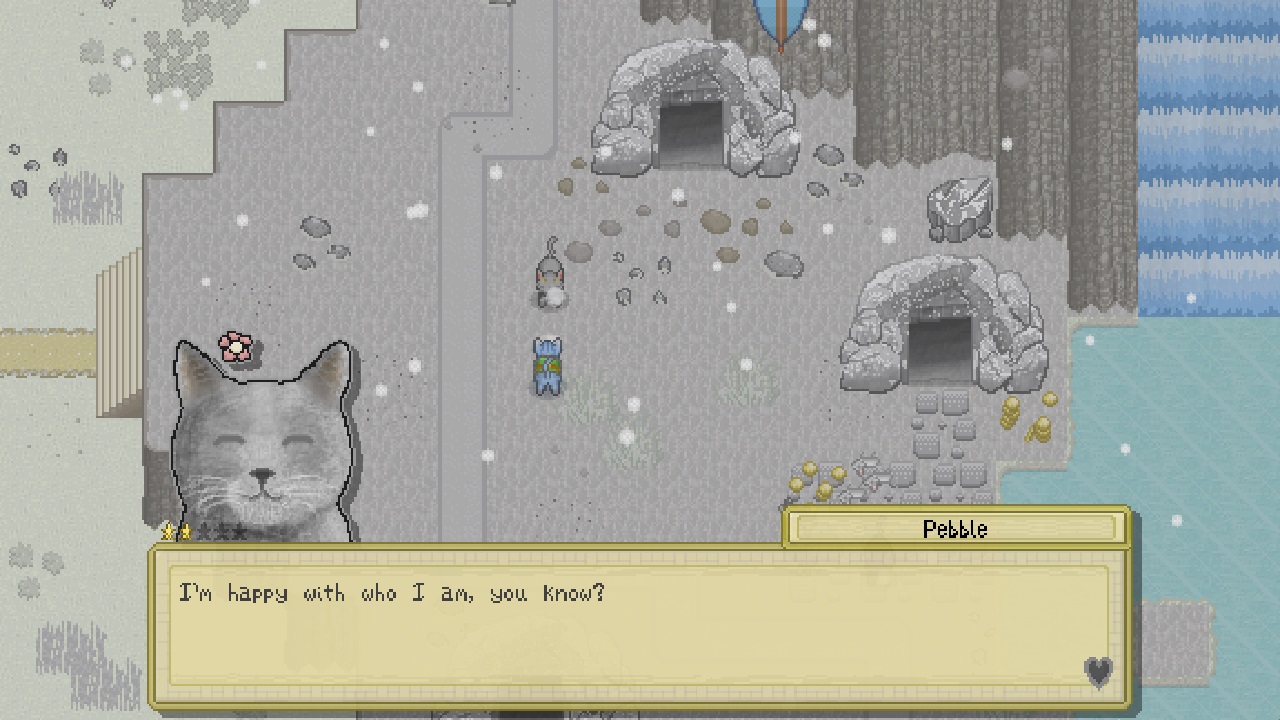This screenshot has width=1280, height=720.
Task: Click the friendship star progress meter
Action: (205, 532)
